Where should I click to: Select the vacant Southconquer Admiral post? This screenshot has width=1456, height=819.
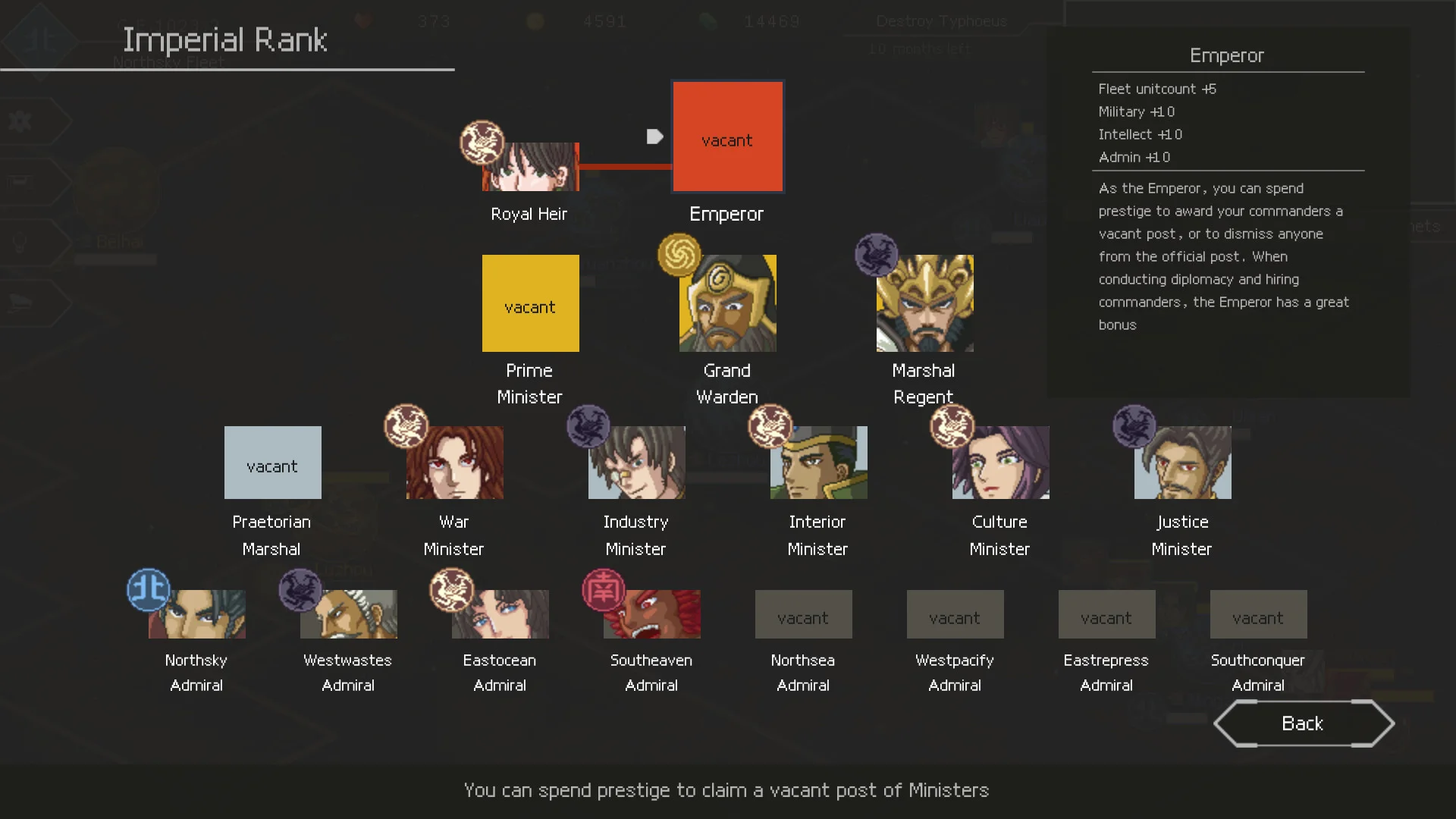(x=1258, y=614)
